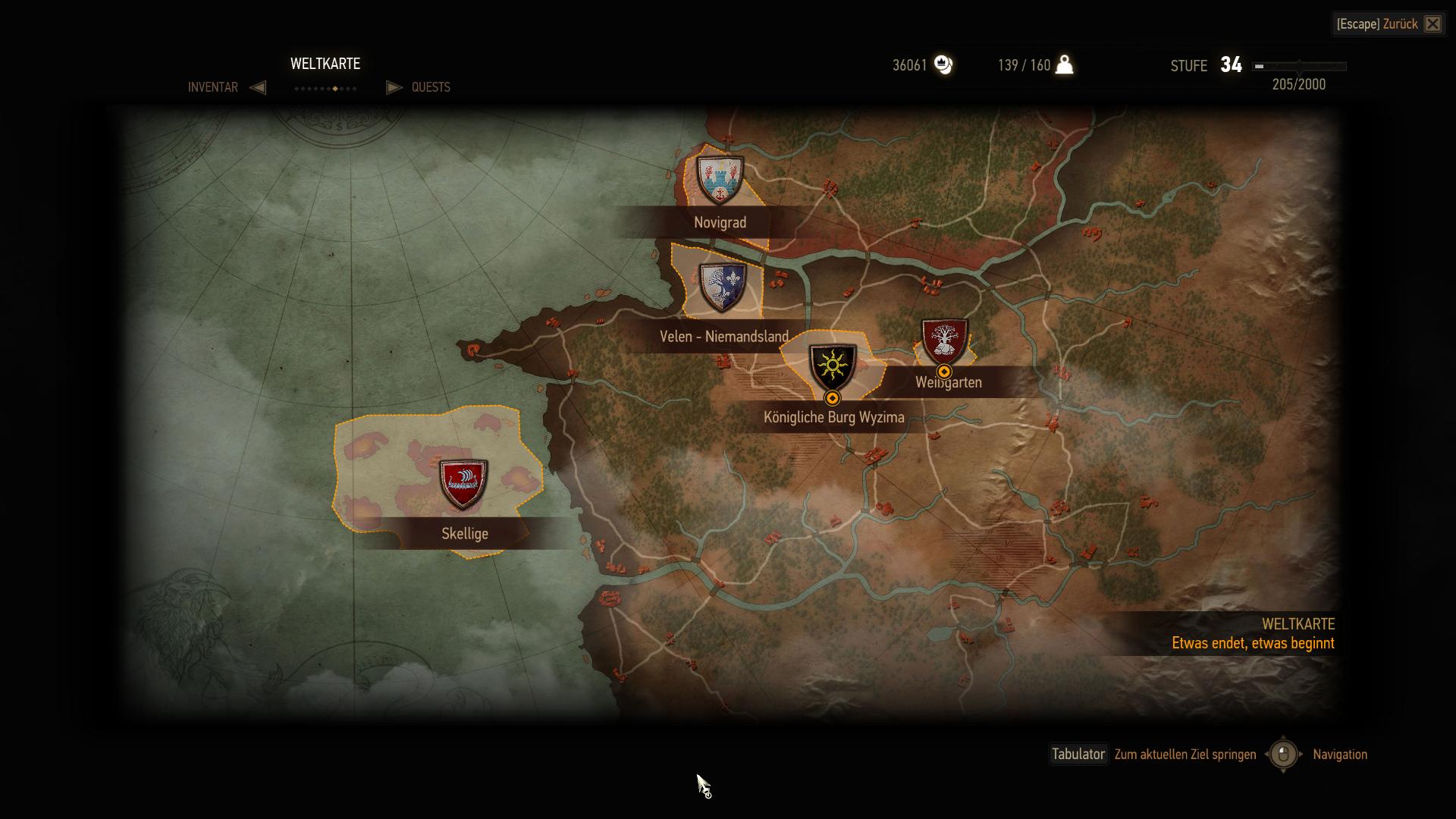Click the left arrow beside Inventar
This screenshot has height=819, width=1456.
(258, 87)
